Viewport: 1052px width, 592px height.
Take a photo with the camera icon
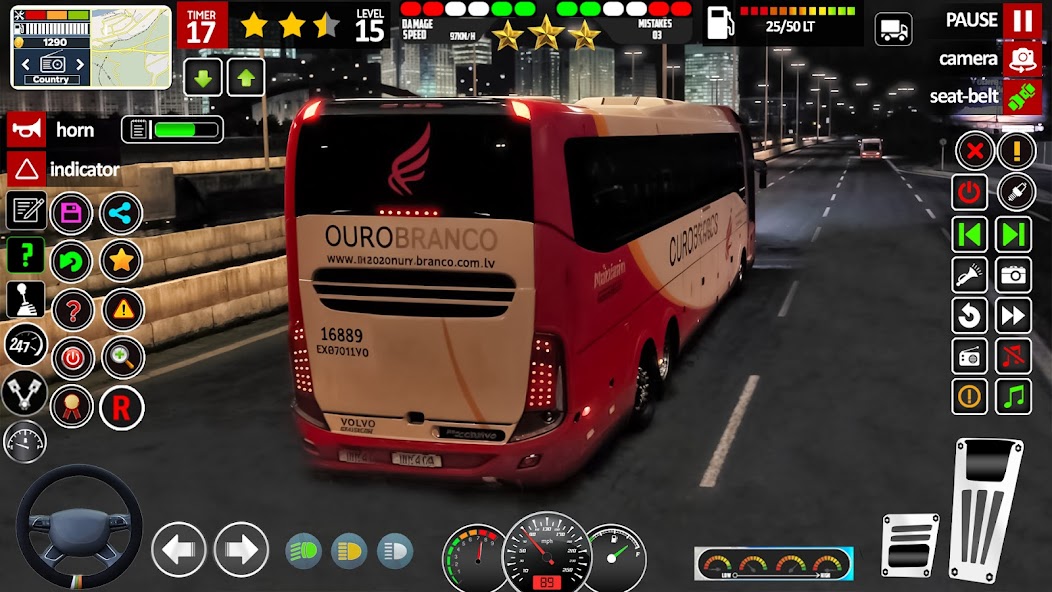tap(1013, 274)
